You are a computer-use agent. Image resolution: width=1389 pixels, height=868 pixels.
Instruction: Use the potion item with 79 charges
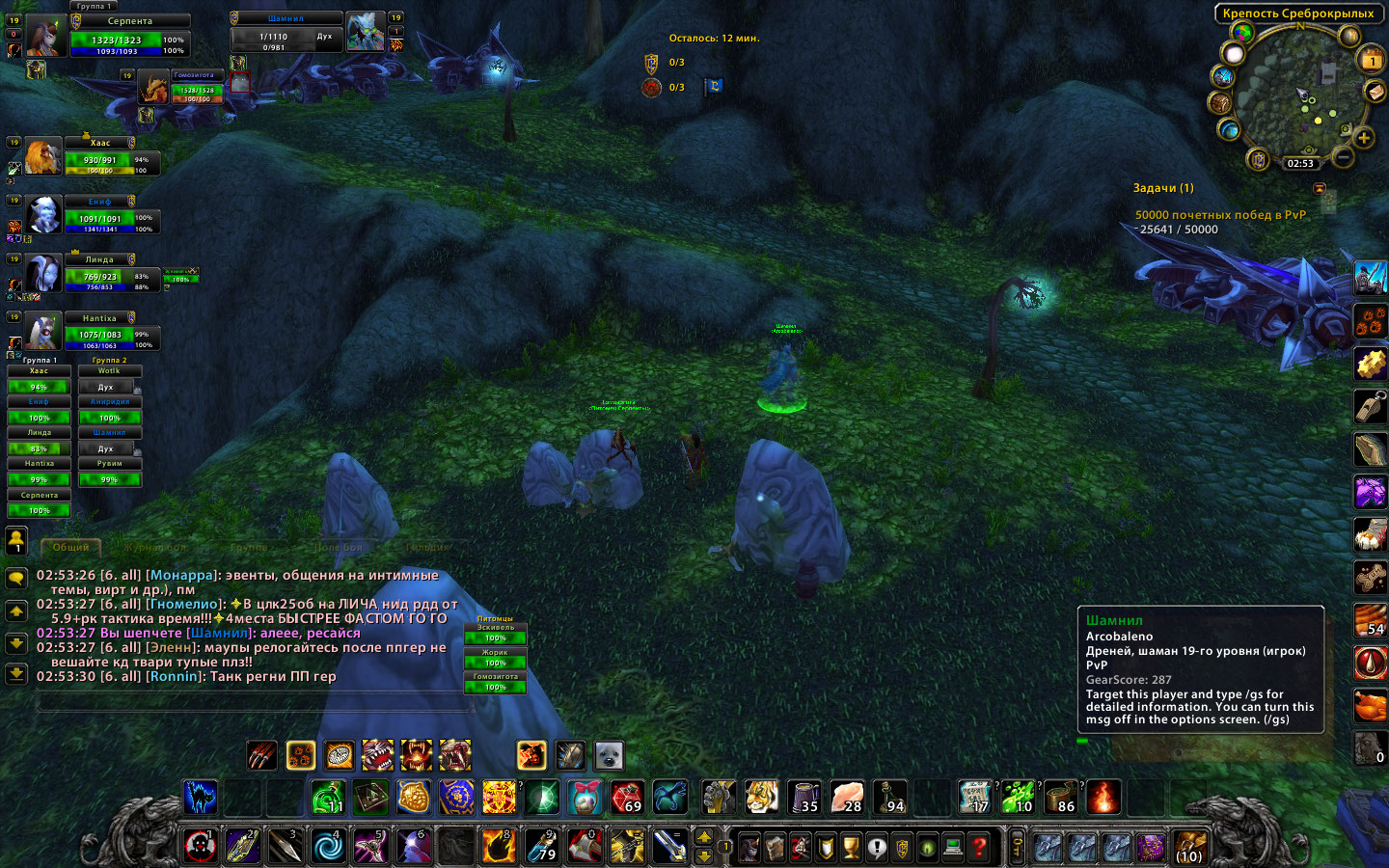coord(541,847)
